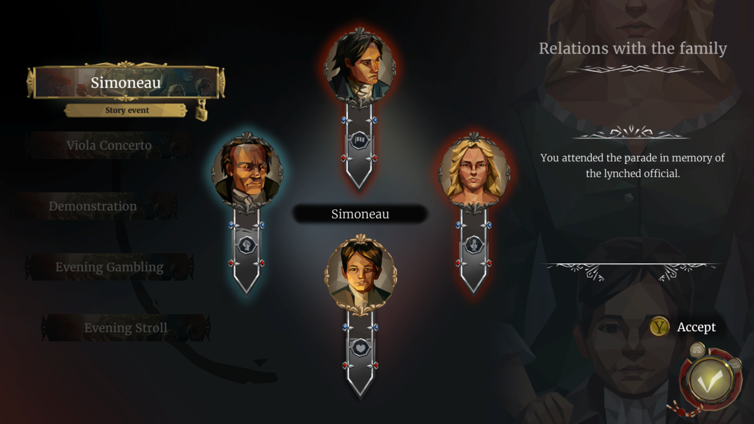The image size is (754, 424).
Task: Click the Accept label
Action: [696, 327]
